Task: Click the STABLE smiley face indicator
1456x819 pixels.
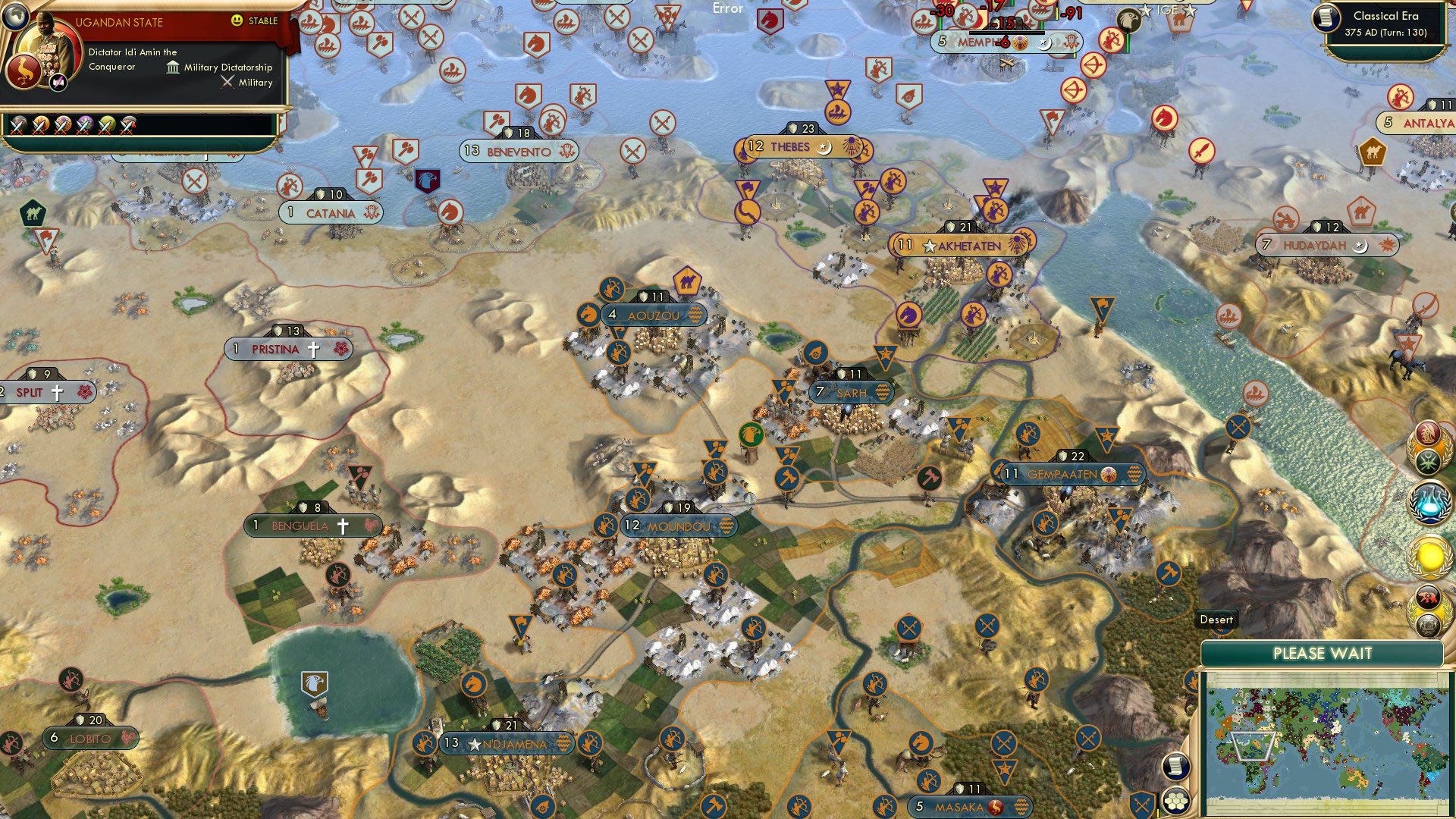Action: coord(237,22)
